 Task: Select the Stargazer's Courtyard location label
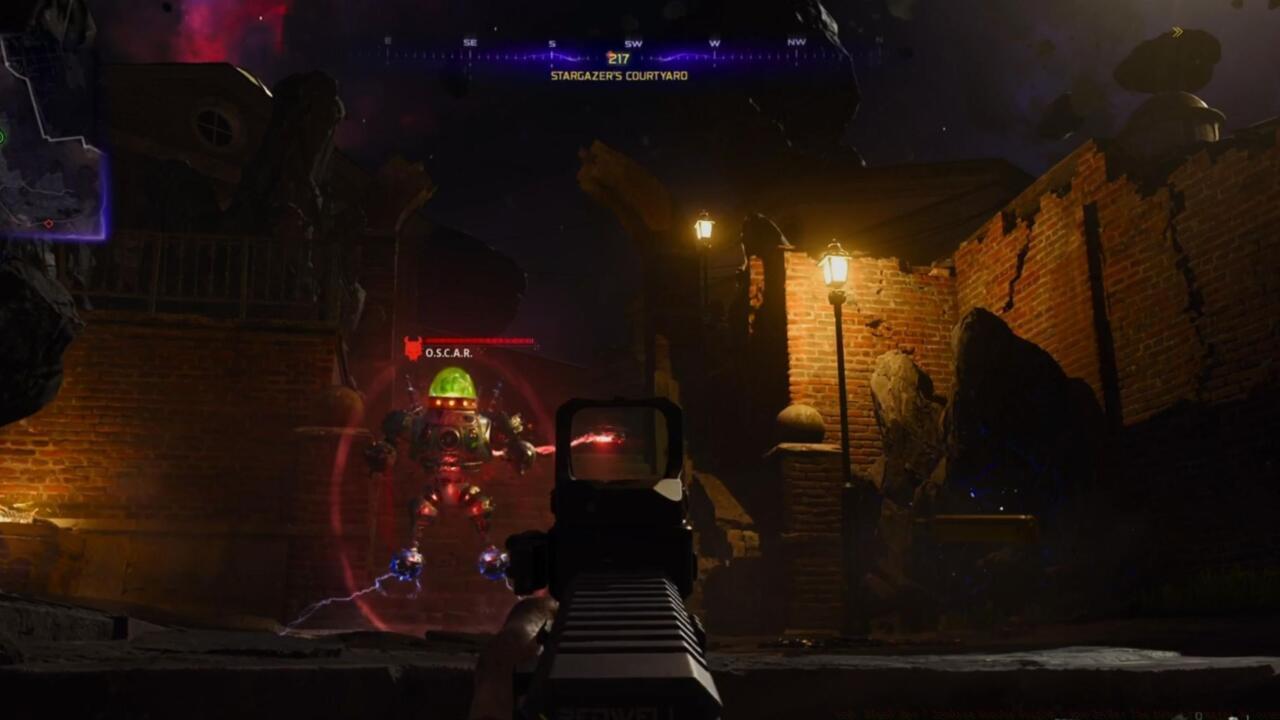point(620,74)
